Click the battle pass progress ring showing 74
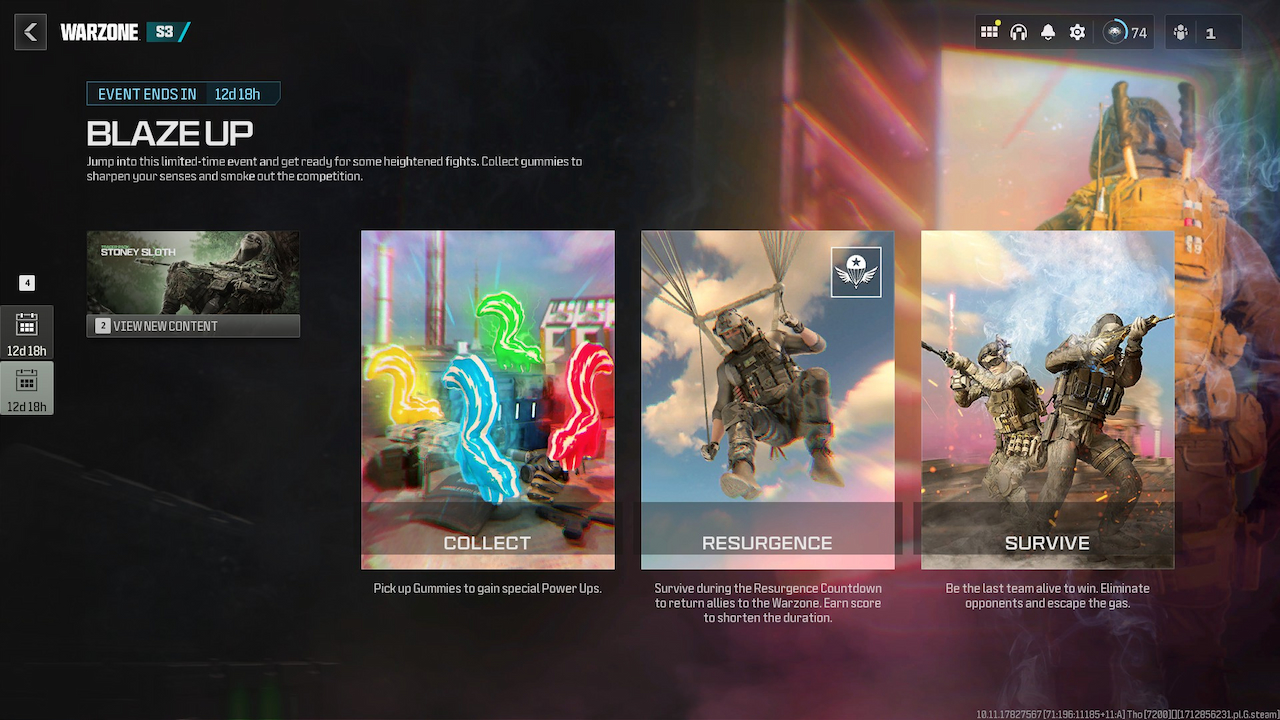 [x=1118, y=31]
